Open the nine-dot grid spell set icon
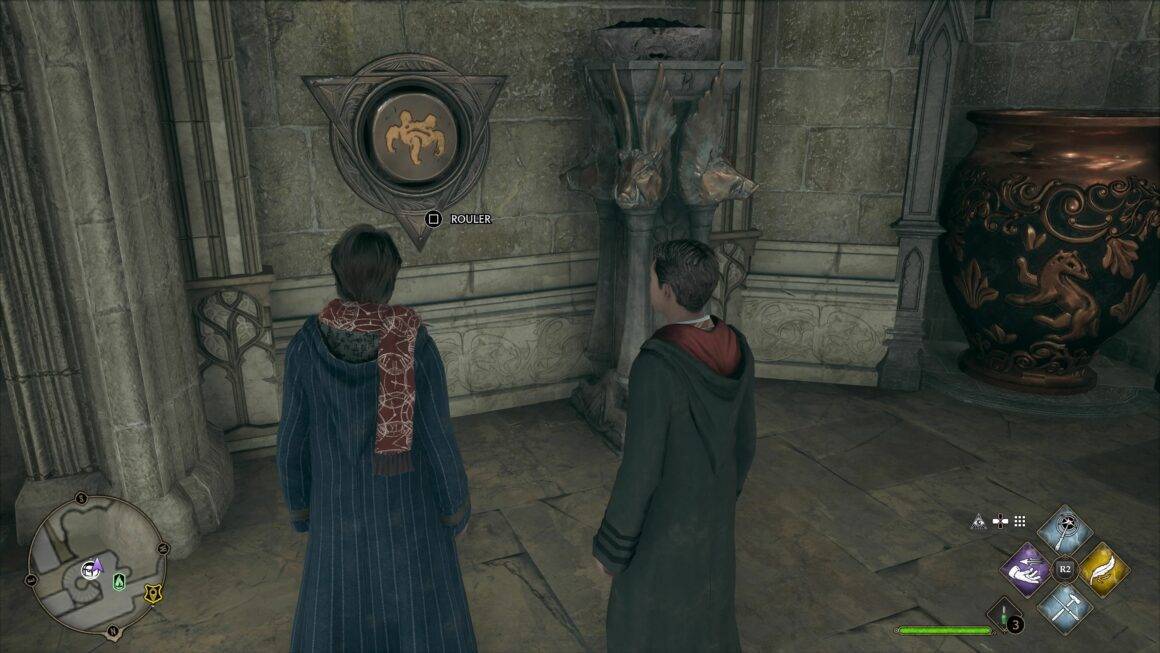Screen dimensions: 1160x653 [1020, 520]
